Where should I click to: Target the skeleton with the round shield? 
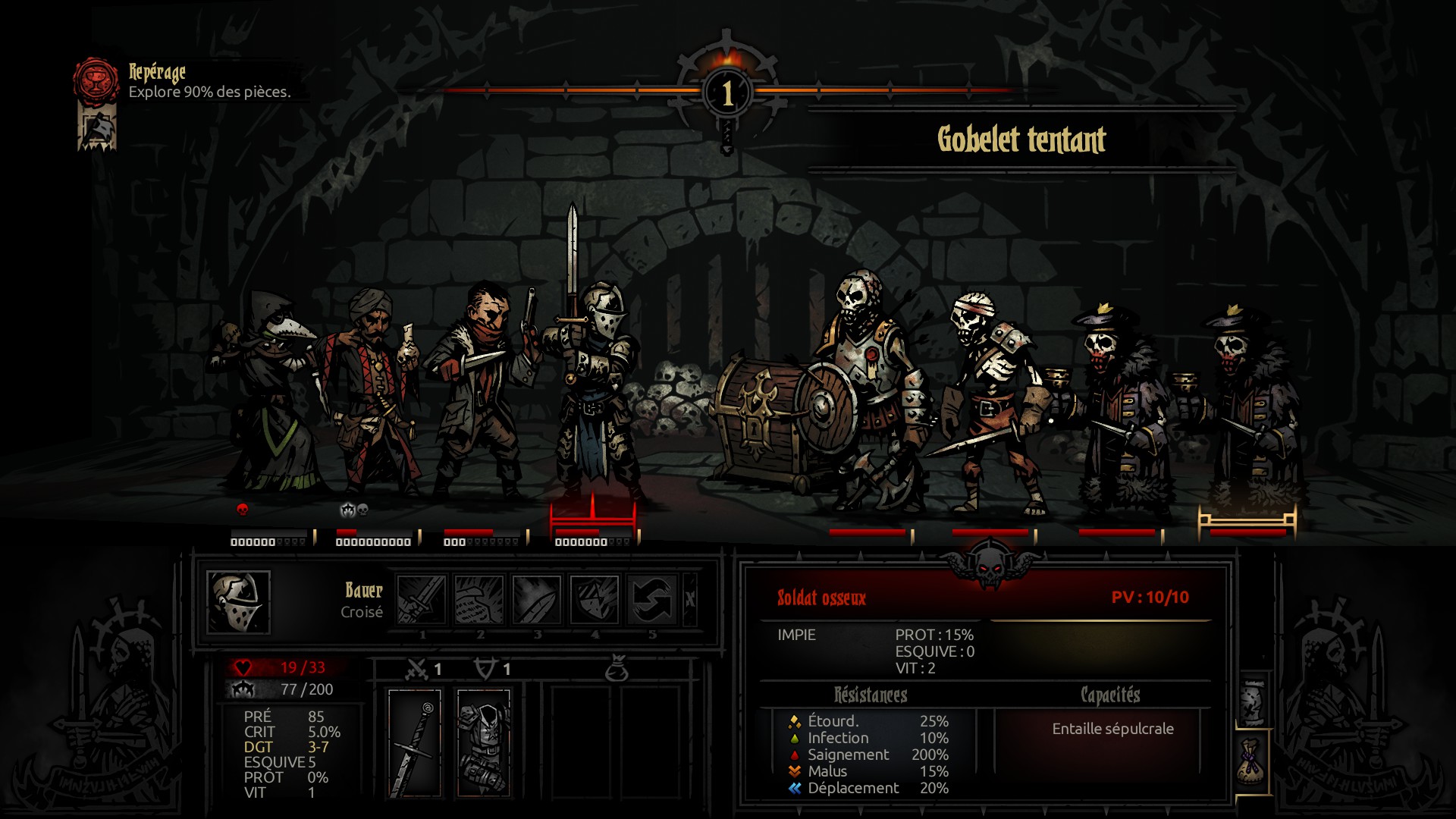point(864,394)
